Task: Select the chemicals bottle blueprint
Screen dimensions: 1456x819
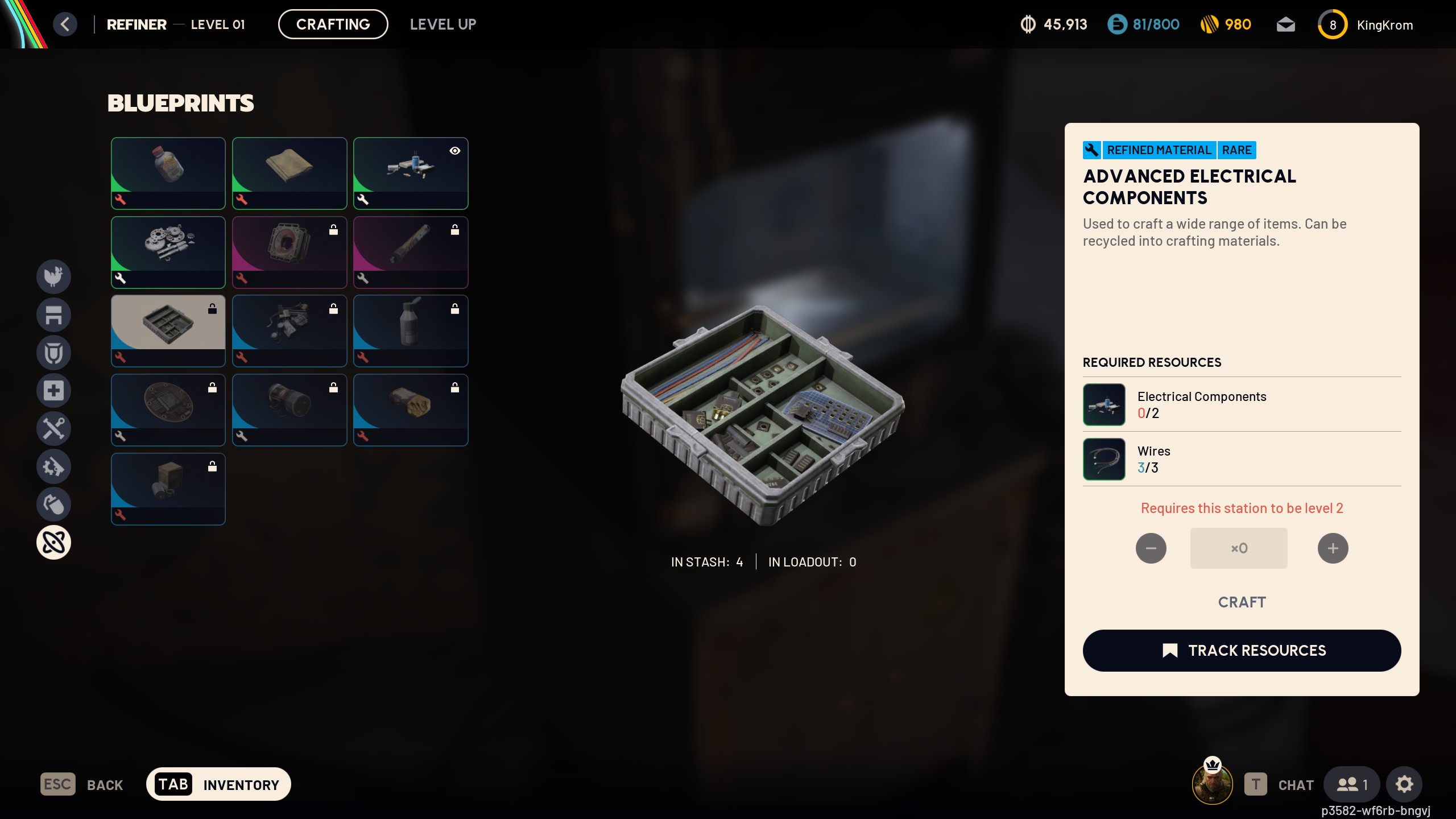Action: [x=168, y=172]
